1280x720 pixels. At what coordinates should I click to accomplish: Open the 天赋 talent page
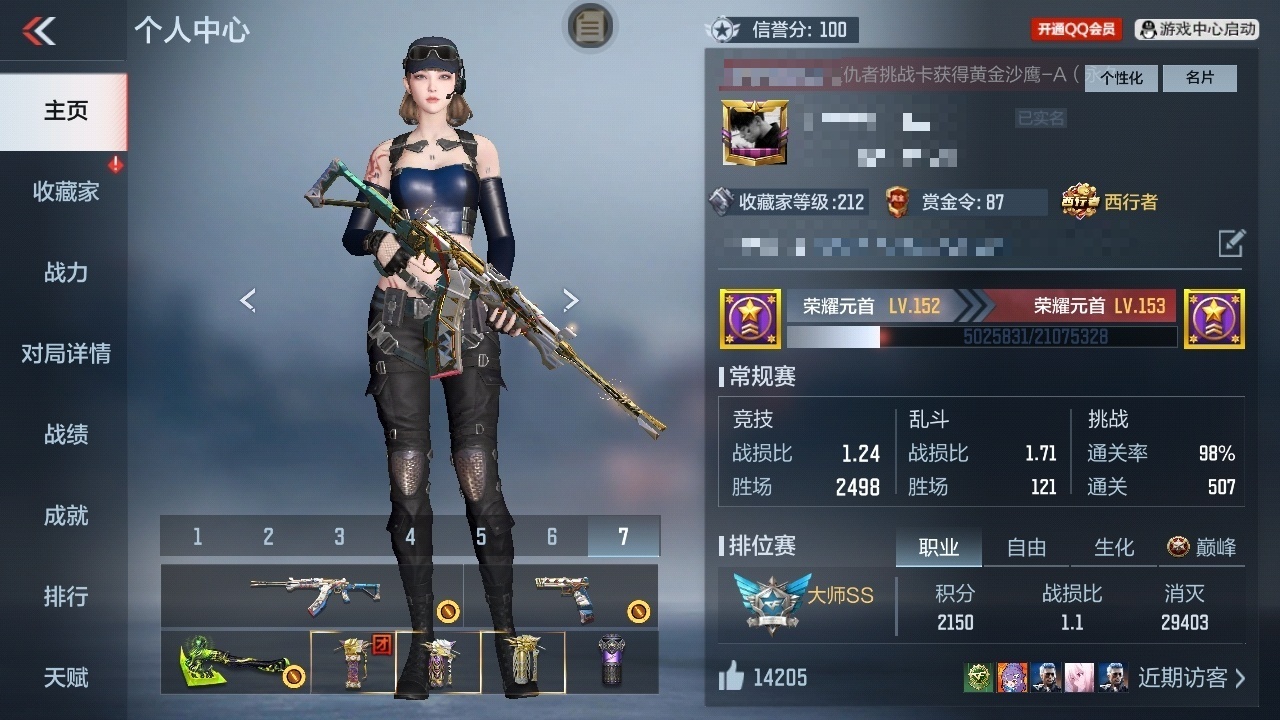(x=65, y=677)
